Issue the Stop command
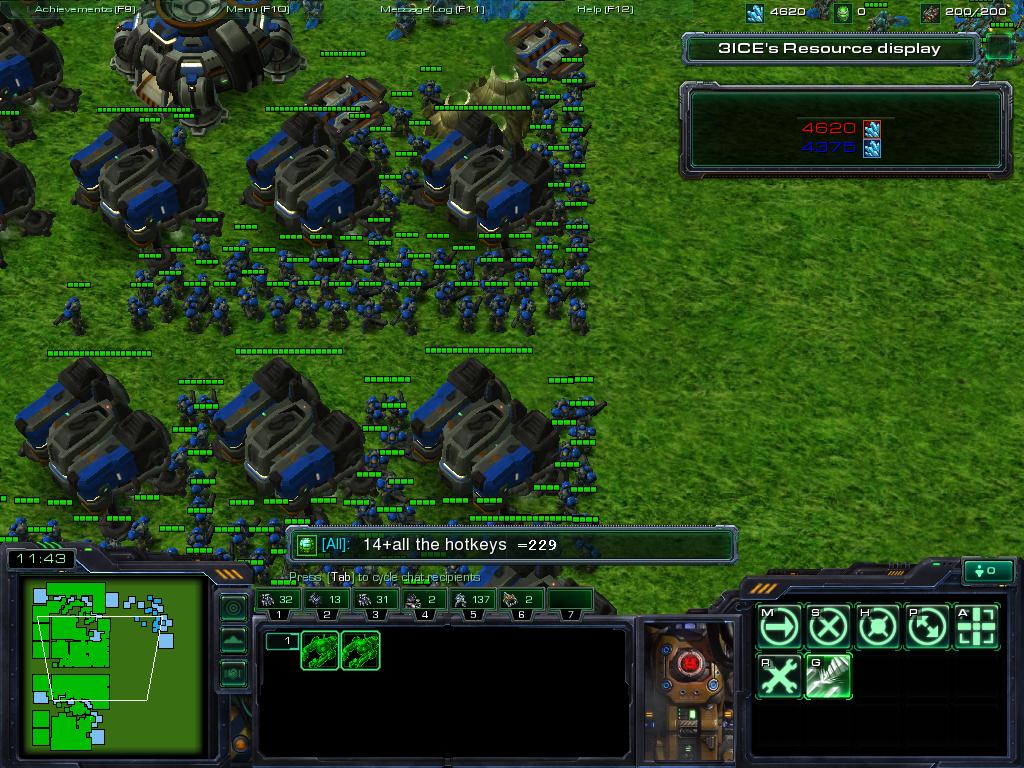 (x=827, y=628)
